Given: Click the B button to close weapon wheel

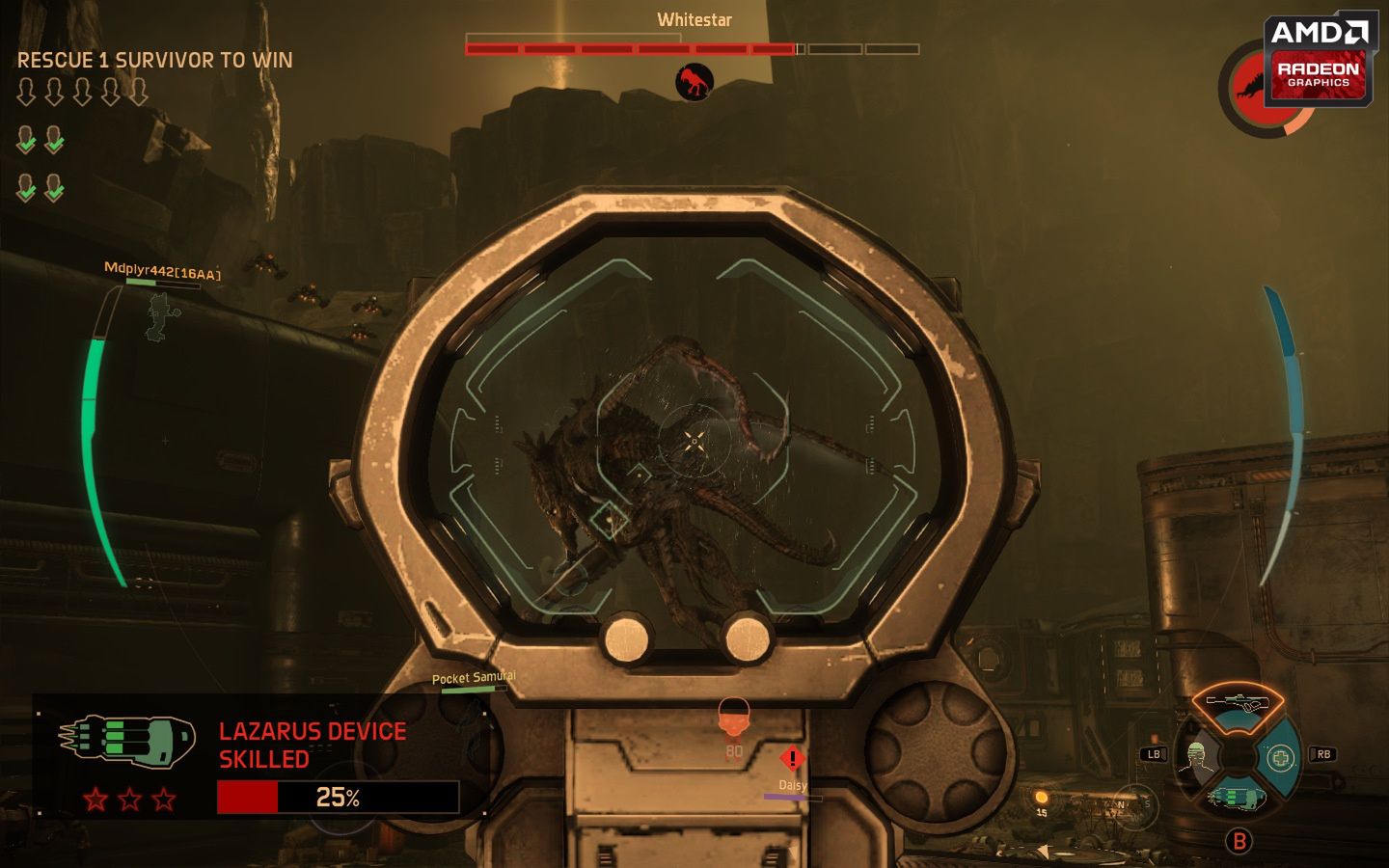Looking at the screenshot, I should click(1240, 841).
